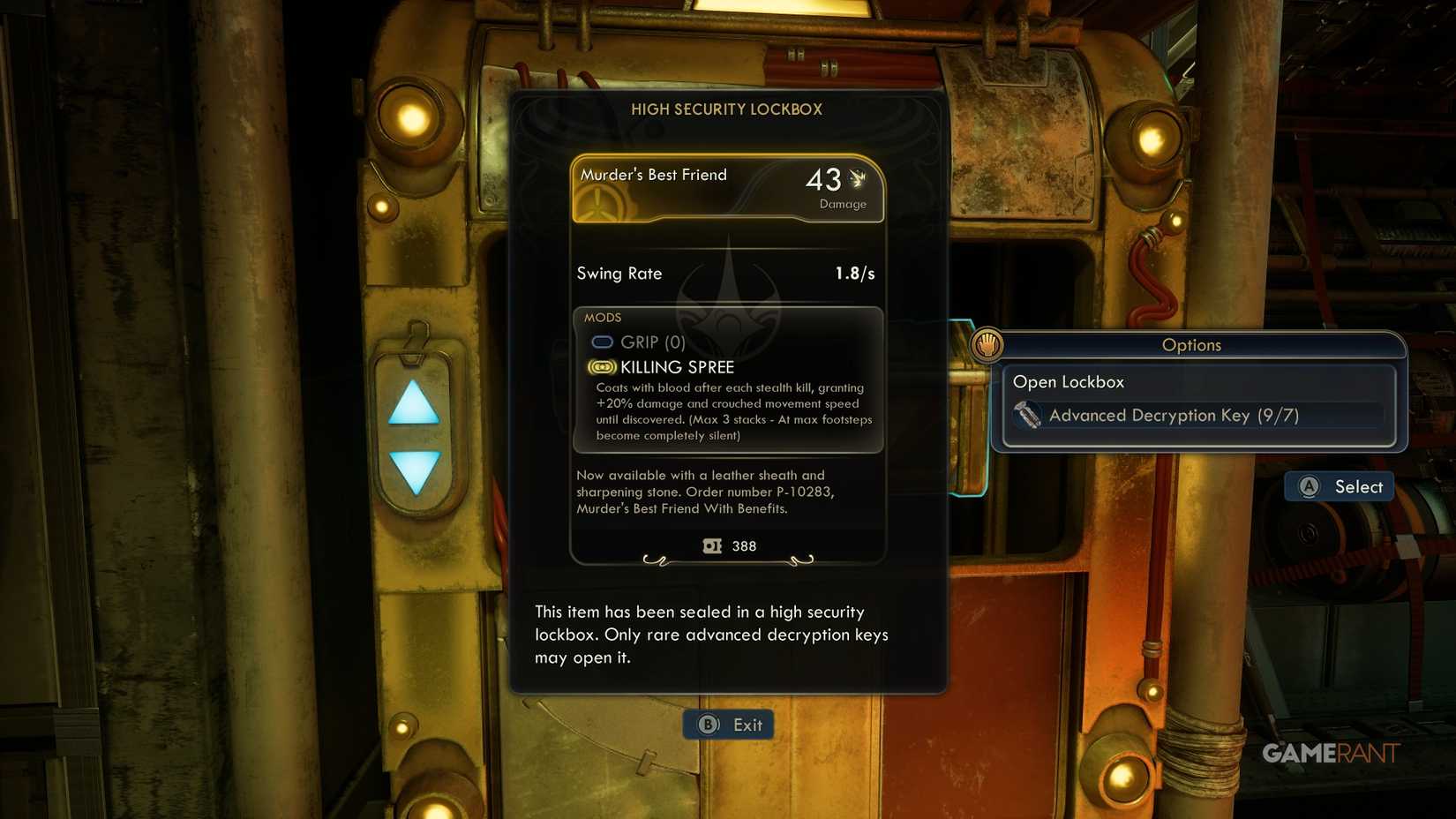Click the GRIP mod slot icon
This screenshot has height=819, width=1456.
click(x=603, y=342)
